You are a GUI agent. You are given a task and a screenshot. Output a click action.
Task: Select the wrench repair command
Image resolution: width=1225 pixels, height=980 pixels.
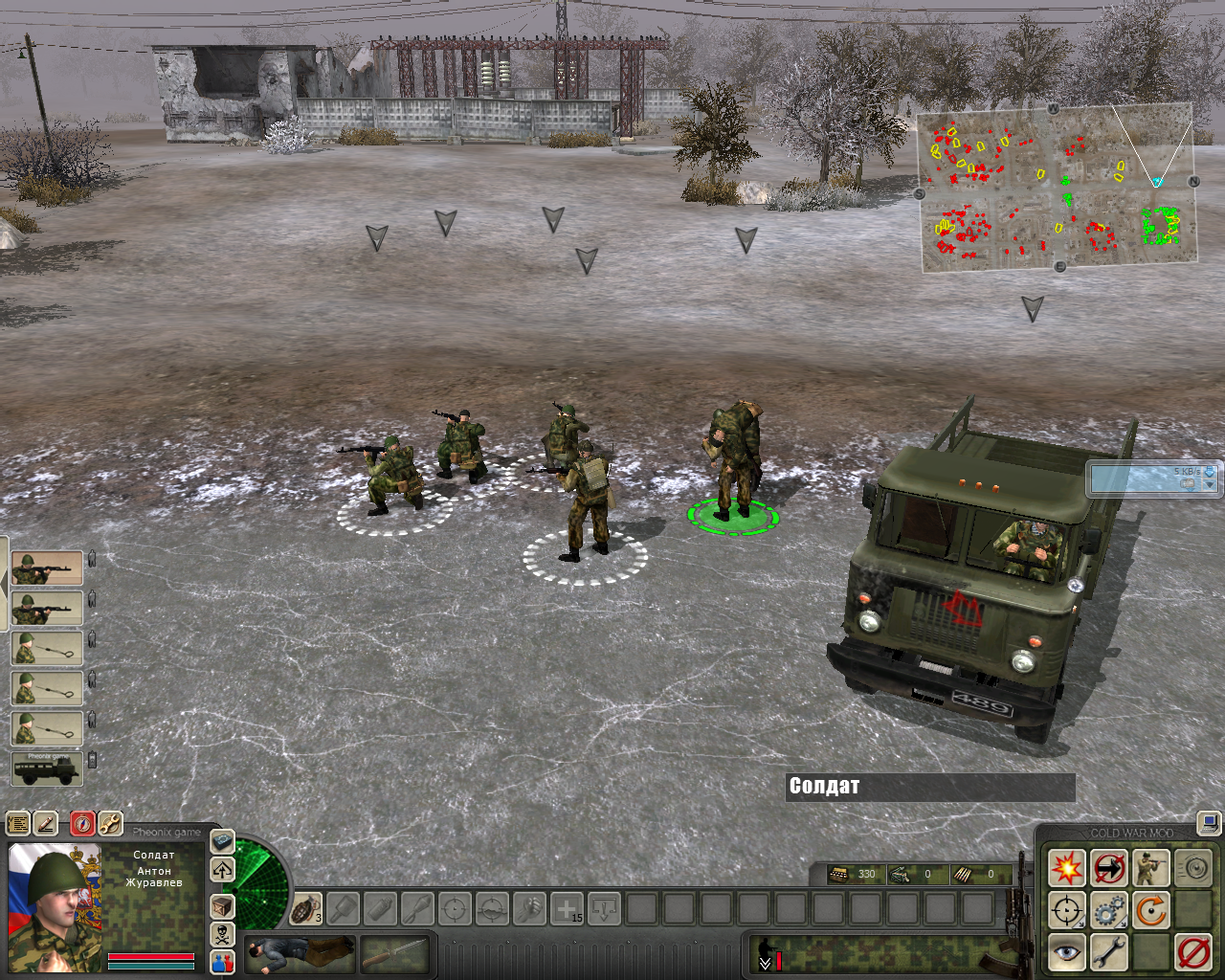click(1109, 952)
